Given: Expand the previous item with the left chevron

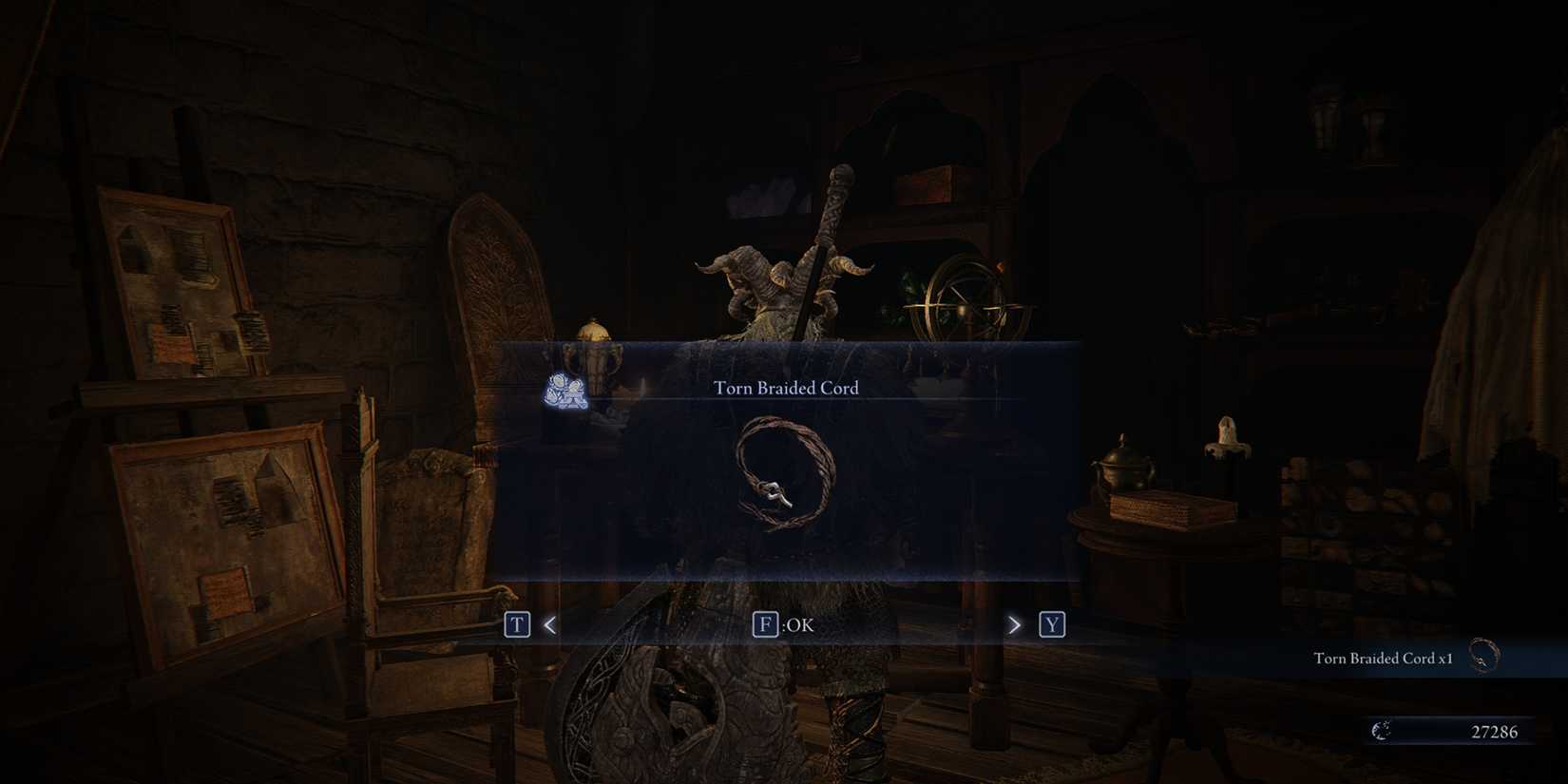Looking at the screenshot, I should click(548, 625).
